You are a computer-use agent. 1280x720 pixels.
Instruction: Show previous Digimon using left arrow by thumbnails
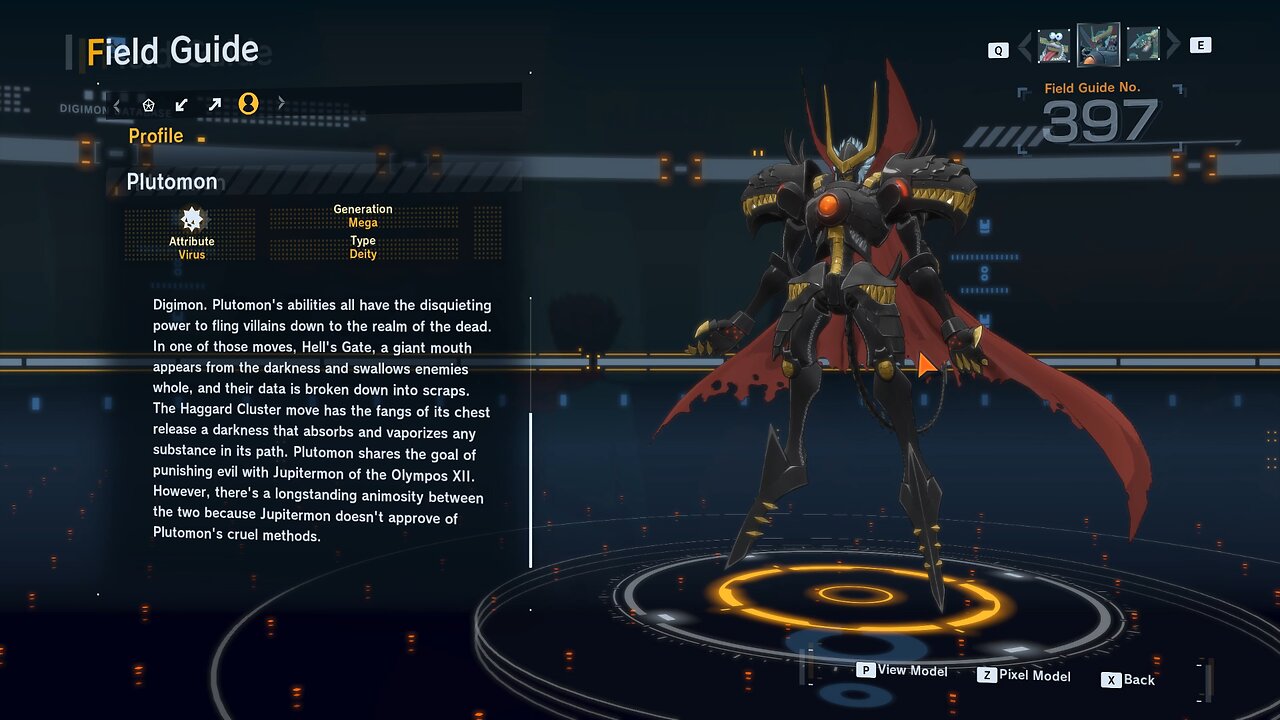1024,47
